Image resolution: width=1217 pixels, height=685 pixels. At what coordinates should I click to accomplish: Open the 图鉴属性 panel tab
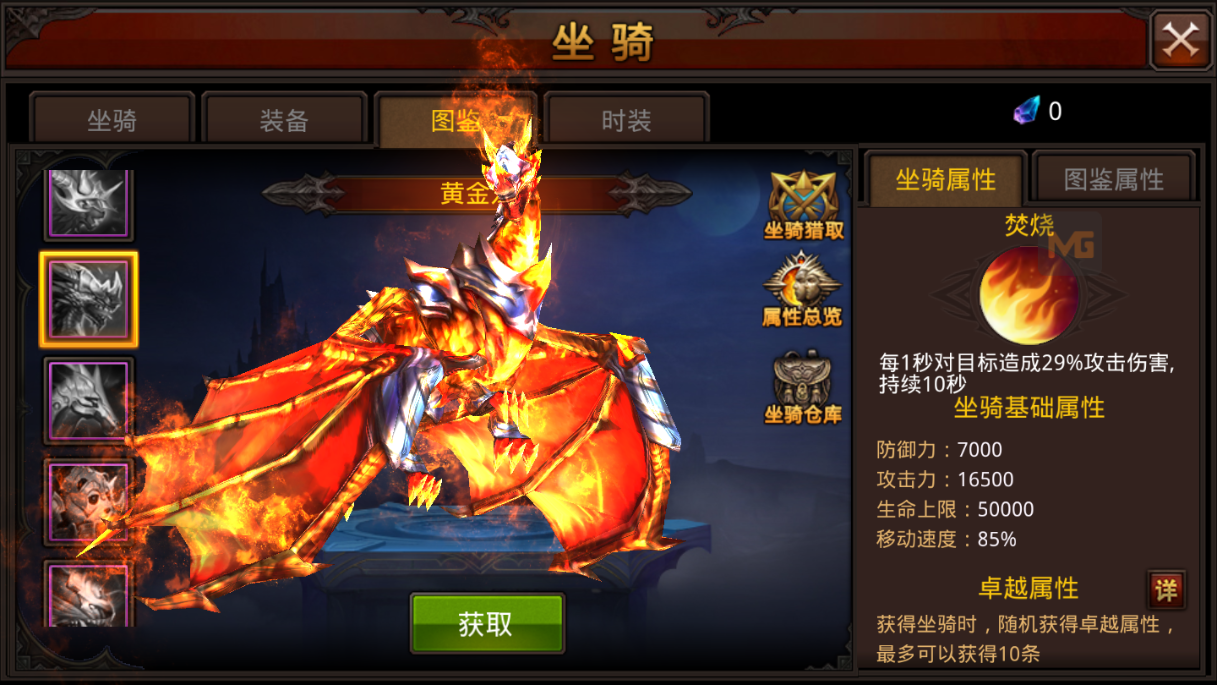[1113, 179]
